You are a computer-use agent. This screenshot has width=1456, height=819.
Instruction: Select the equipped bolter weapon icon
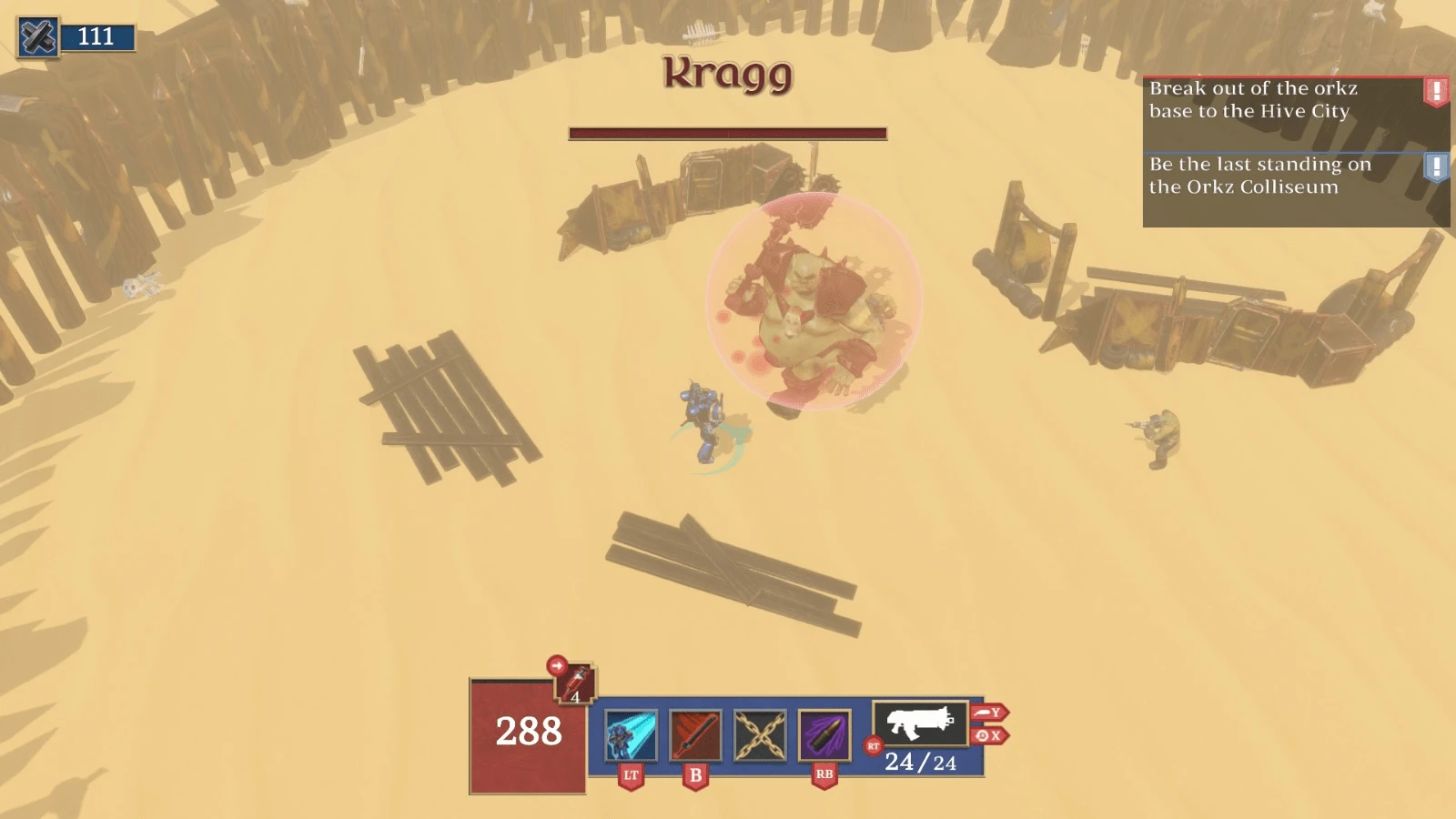point(919,723)
